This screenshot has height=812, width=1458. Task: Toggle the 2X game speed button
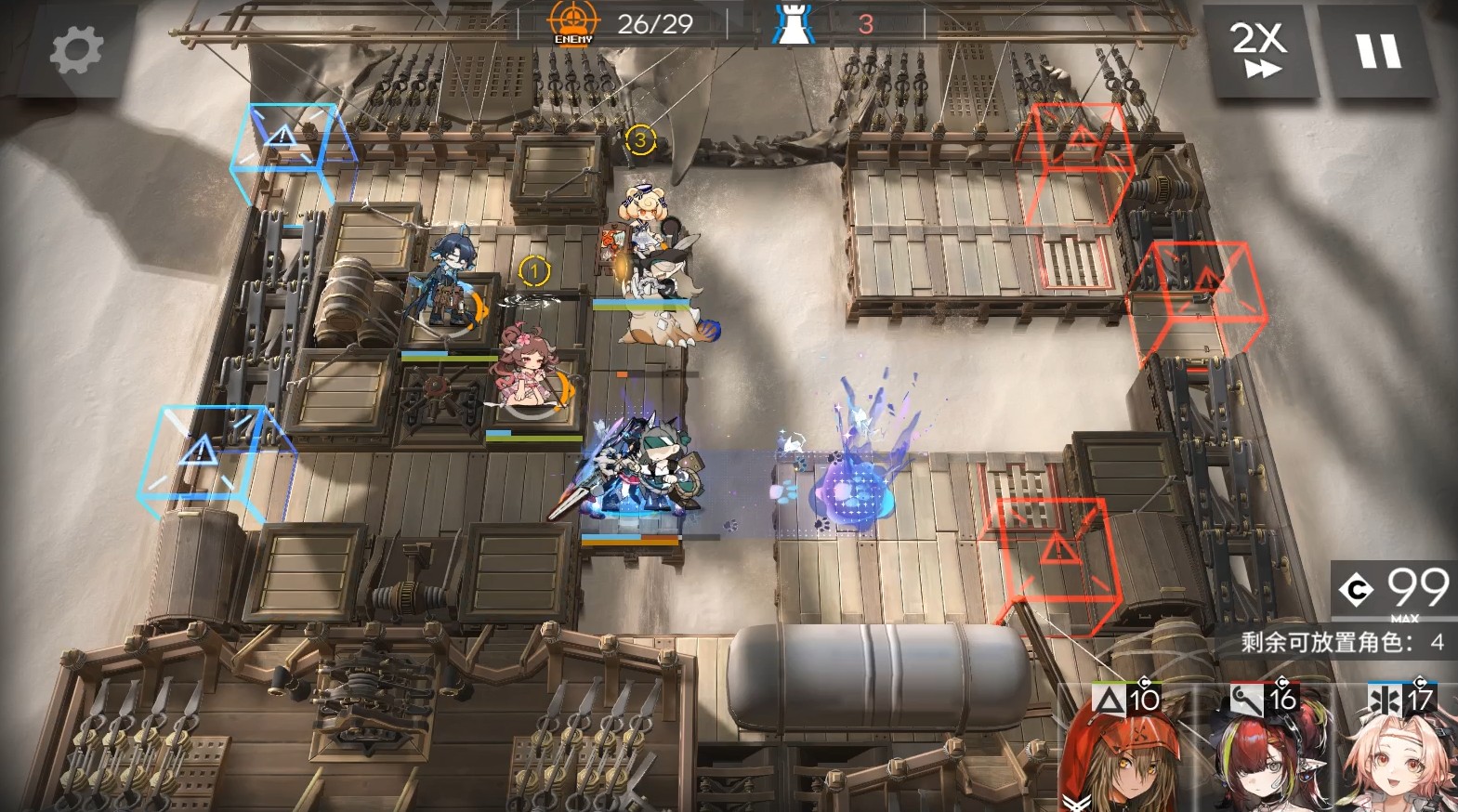(x=1258, y=50)
